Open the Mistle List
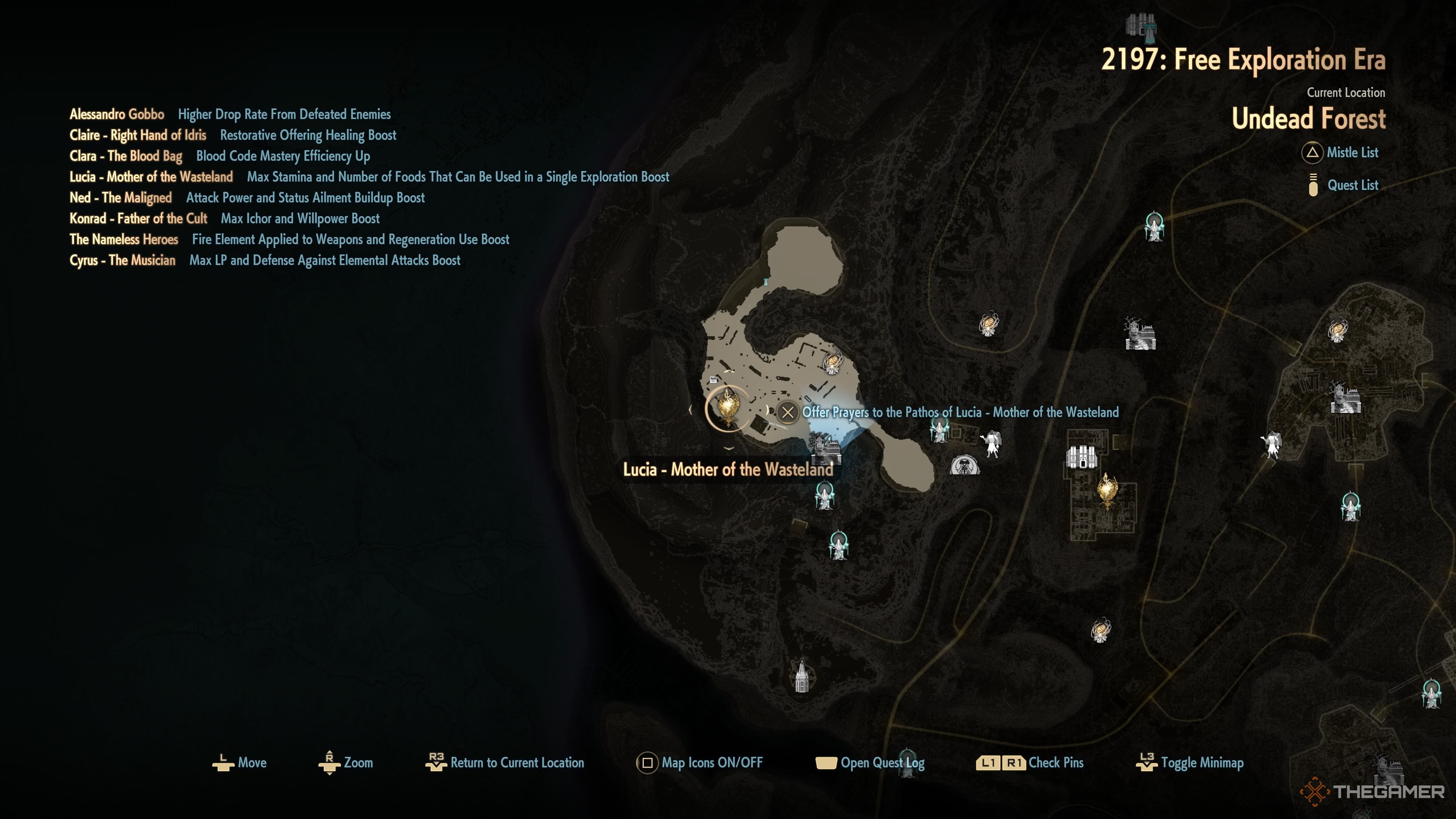The height and width of the screenshot is (819, 1456). tap(1351, 152)
